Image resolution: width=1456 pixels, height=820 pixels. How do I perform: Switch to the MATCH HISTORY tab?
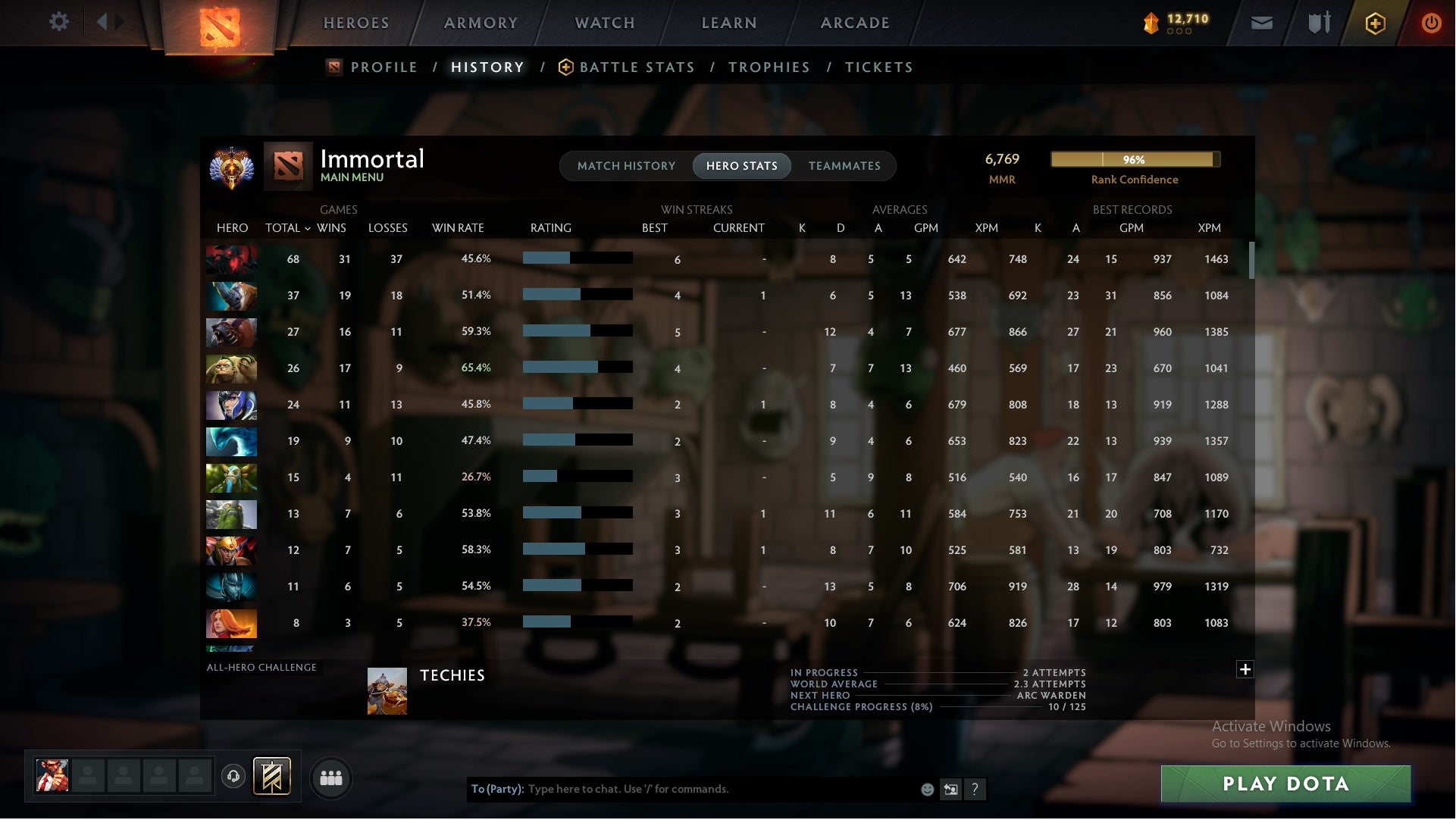(626, 165)
